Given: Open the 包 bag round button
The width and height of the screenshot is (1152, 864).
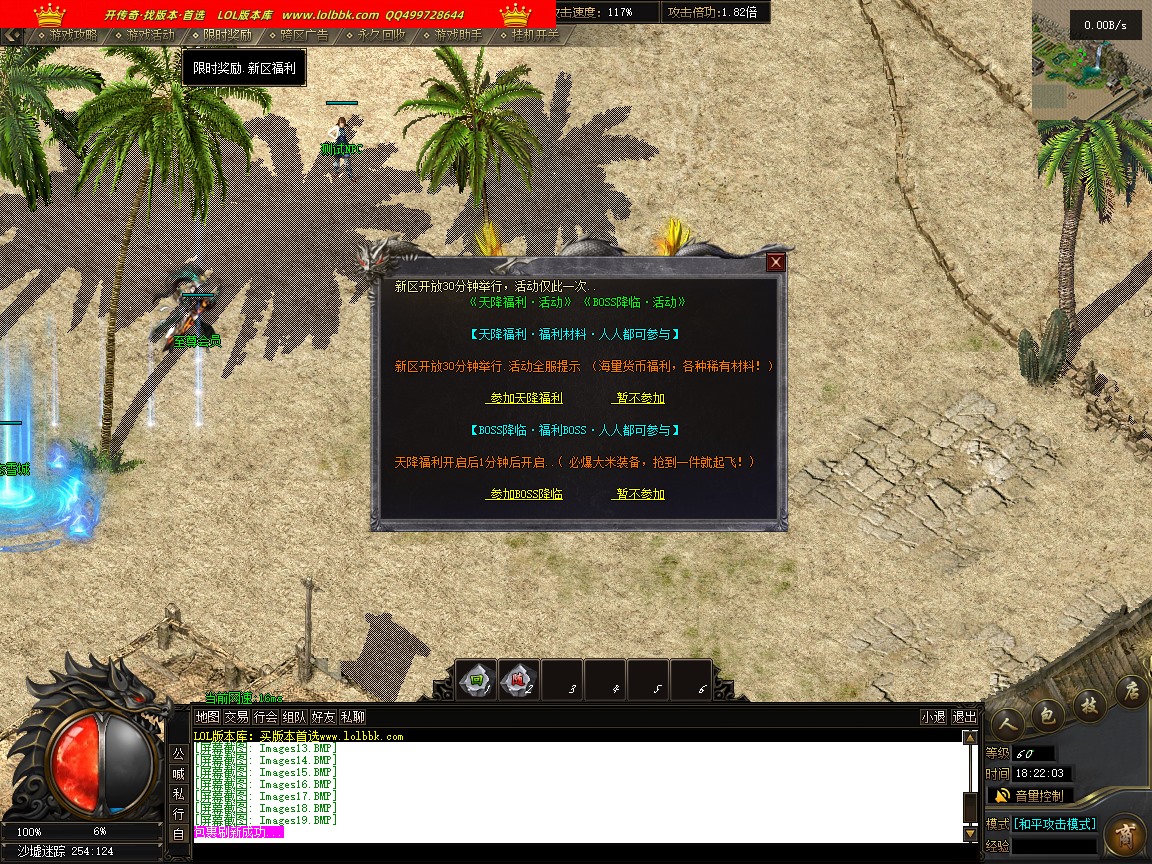Looking at the screenshot, I should coord(1047,715).
